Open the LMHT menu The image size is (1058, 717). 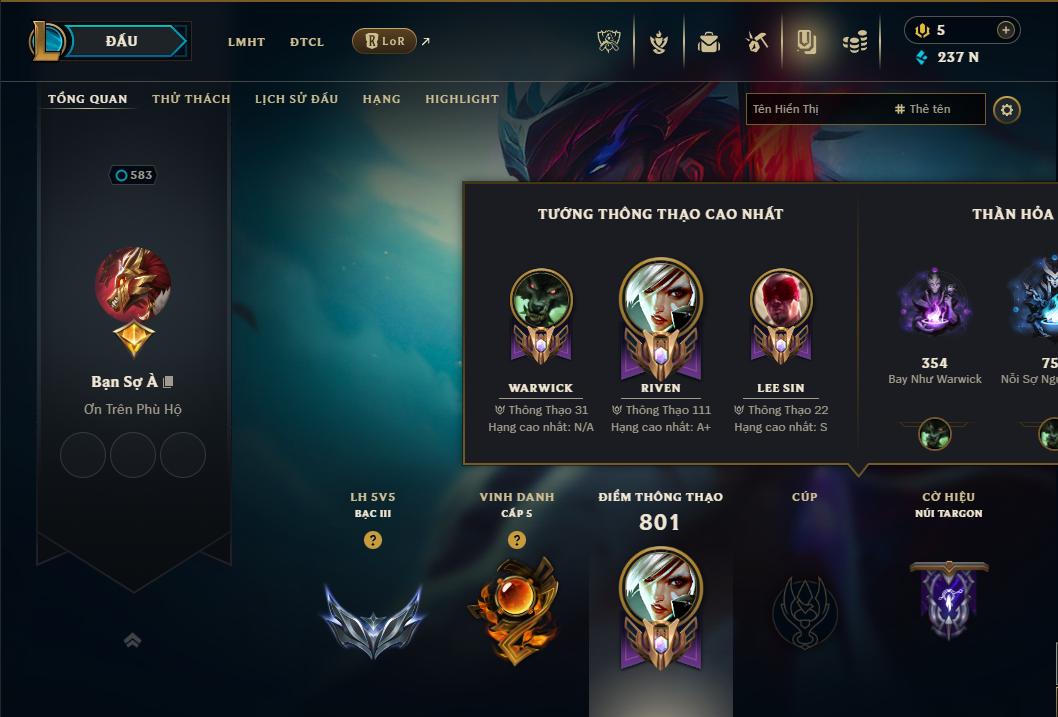point(246,42)
